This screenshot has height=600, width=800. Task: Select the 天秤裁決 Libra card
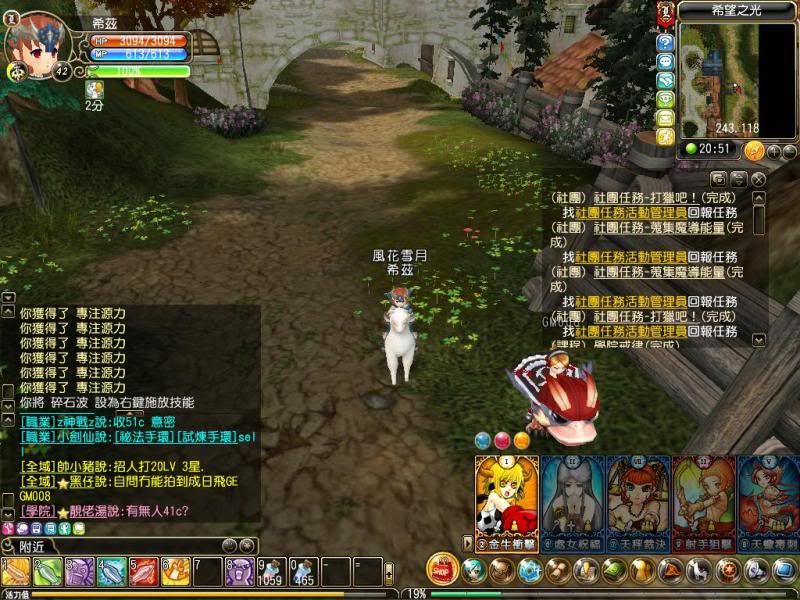coord(639,500)
